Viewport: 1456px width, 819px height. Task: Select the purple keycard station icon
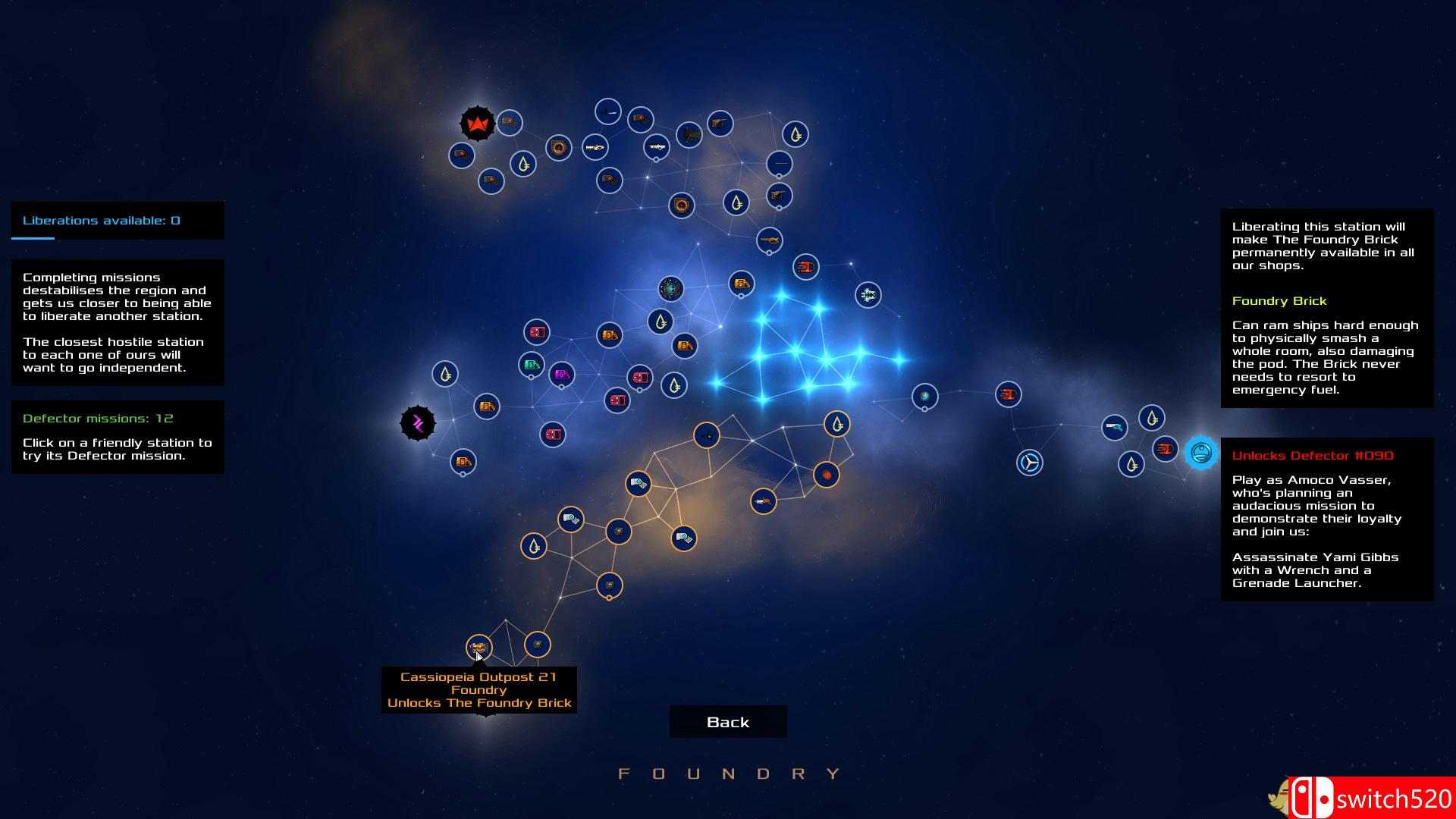[x=561, y=374]
